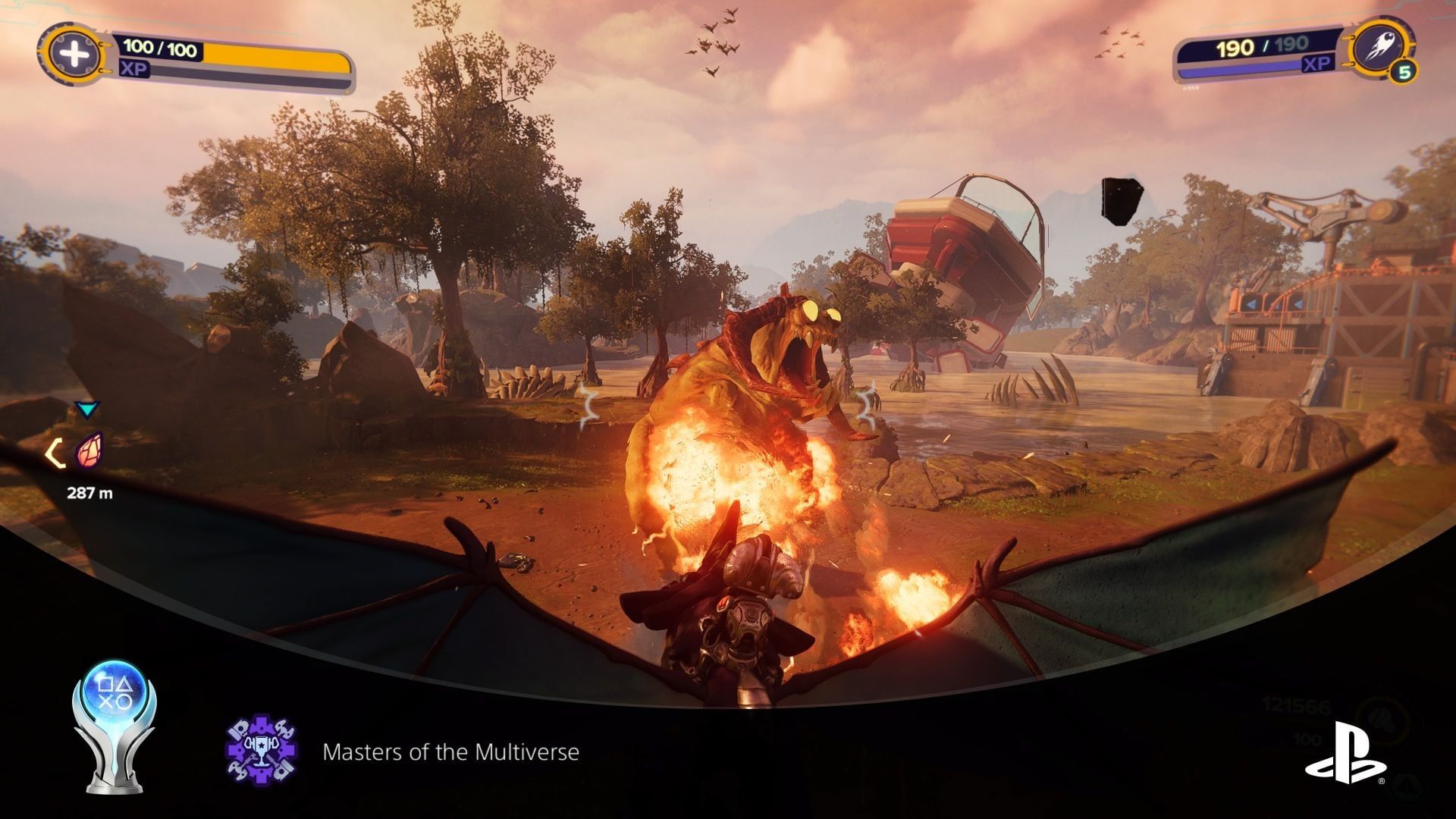1456x819 pixels.
Task: Open the platinum trophy notification
Action: (114, 726)
